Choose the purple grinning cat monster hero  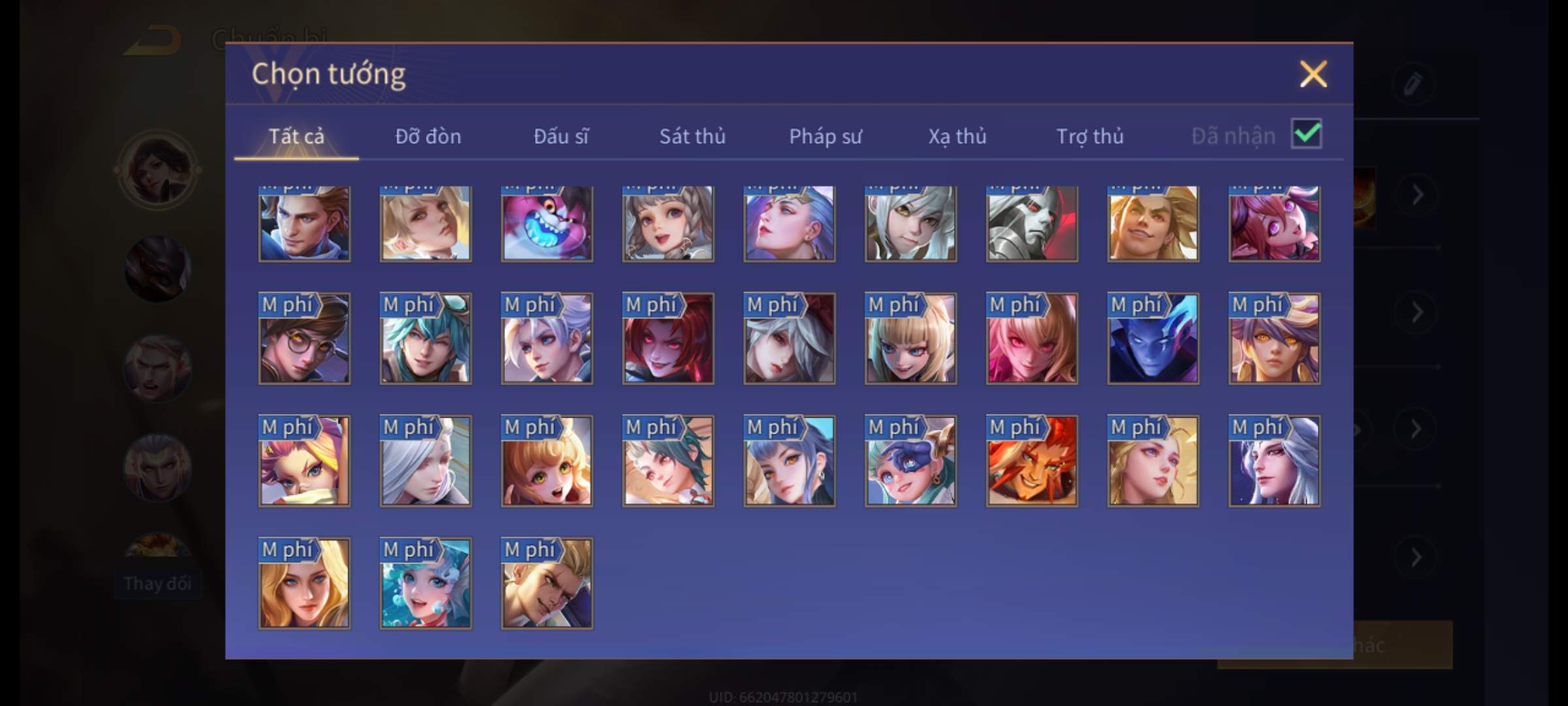click(547, 224)
